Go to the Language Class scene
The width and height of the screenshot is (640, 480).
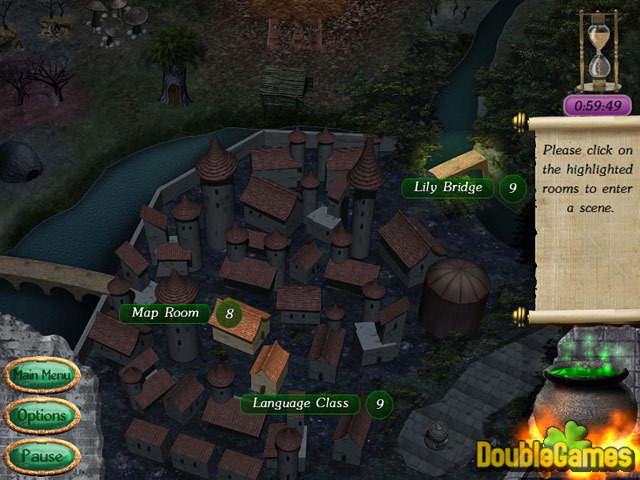300,403
